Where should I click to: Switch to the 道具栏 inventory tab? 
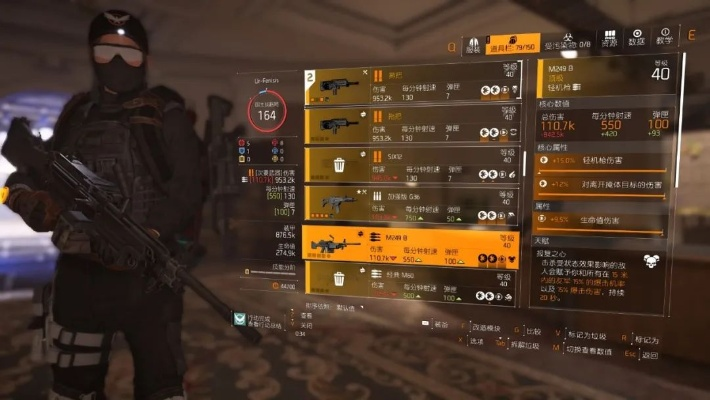[512, 44]
